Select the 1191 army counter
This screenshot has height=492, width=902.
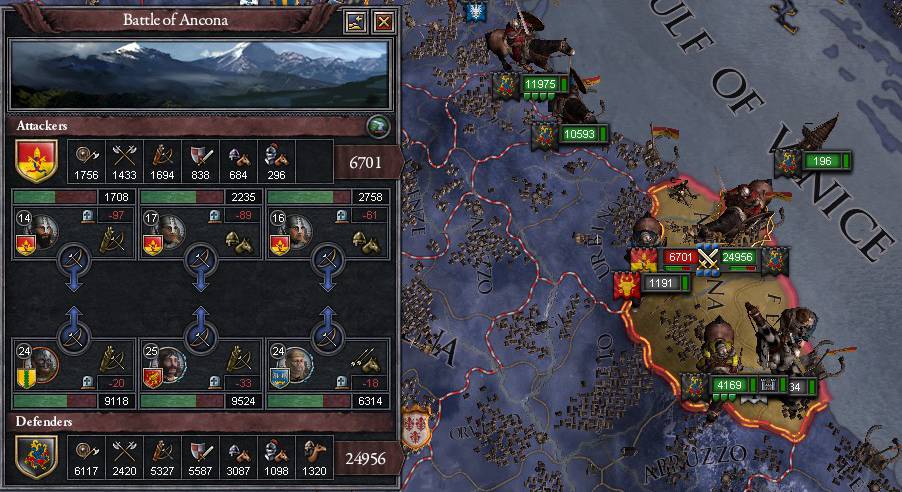tap(661, 284)
